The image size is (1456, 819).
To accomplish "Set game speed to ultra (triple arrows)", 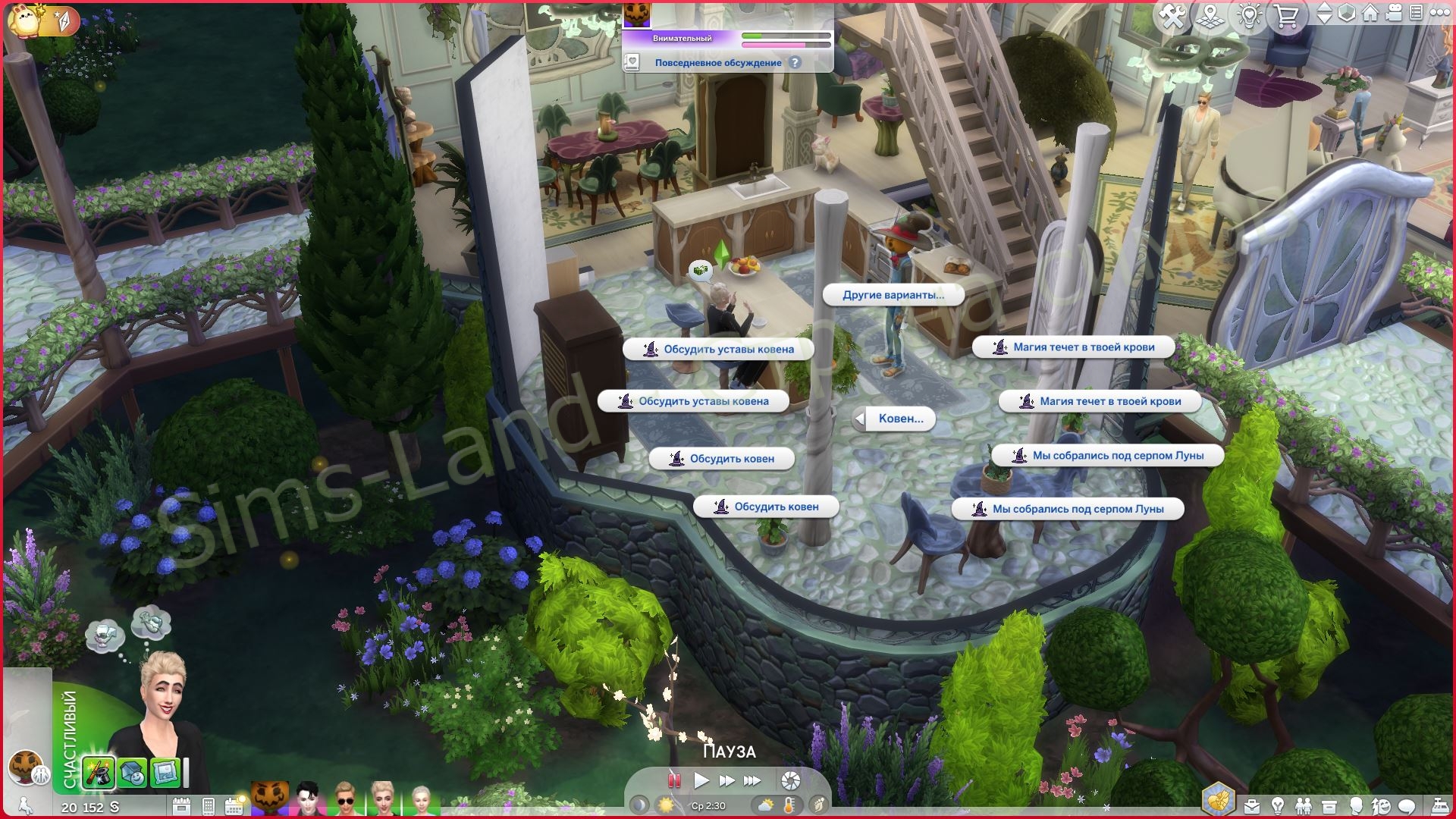I will click(752, 780).
